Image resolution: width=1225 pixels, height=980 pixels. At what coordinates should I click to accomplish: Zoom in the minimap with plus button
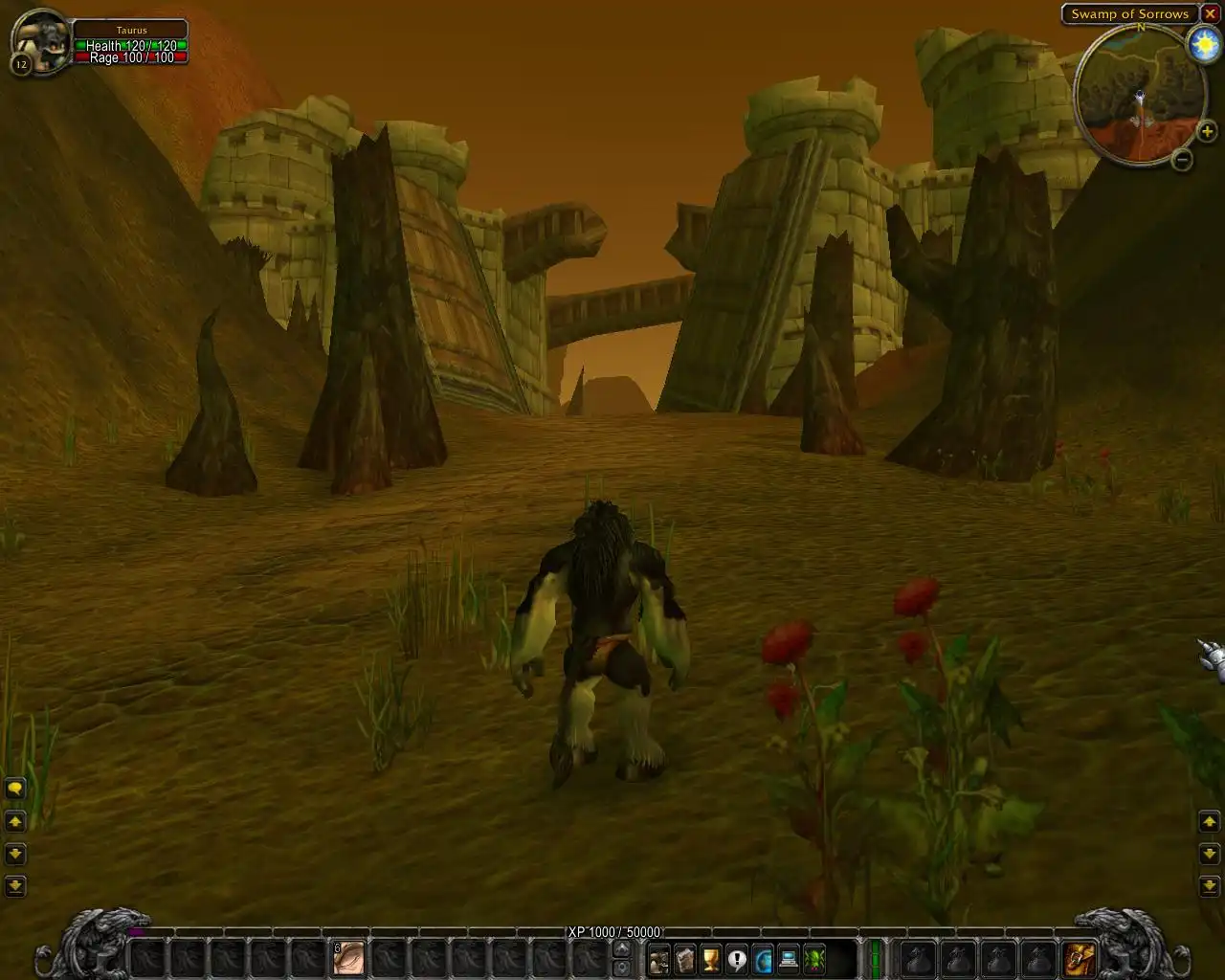pos(1207,131)
